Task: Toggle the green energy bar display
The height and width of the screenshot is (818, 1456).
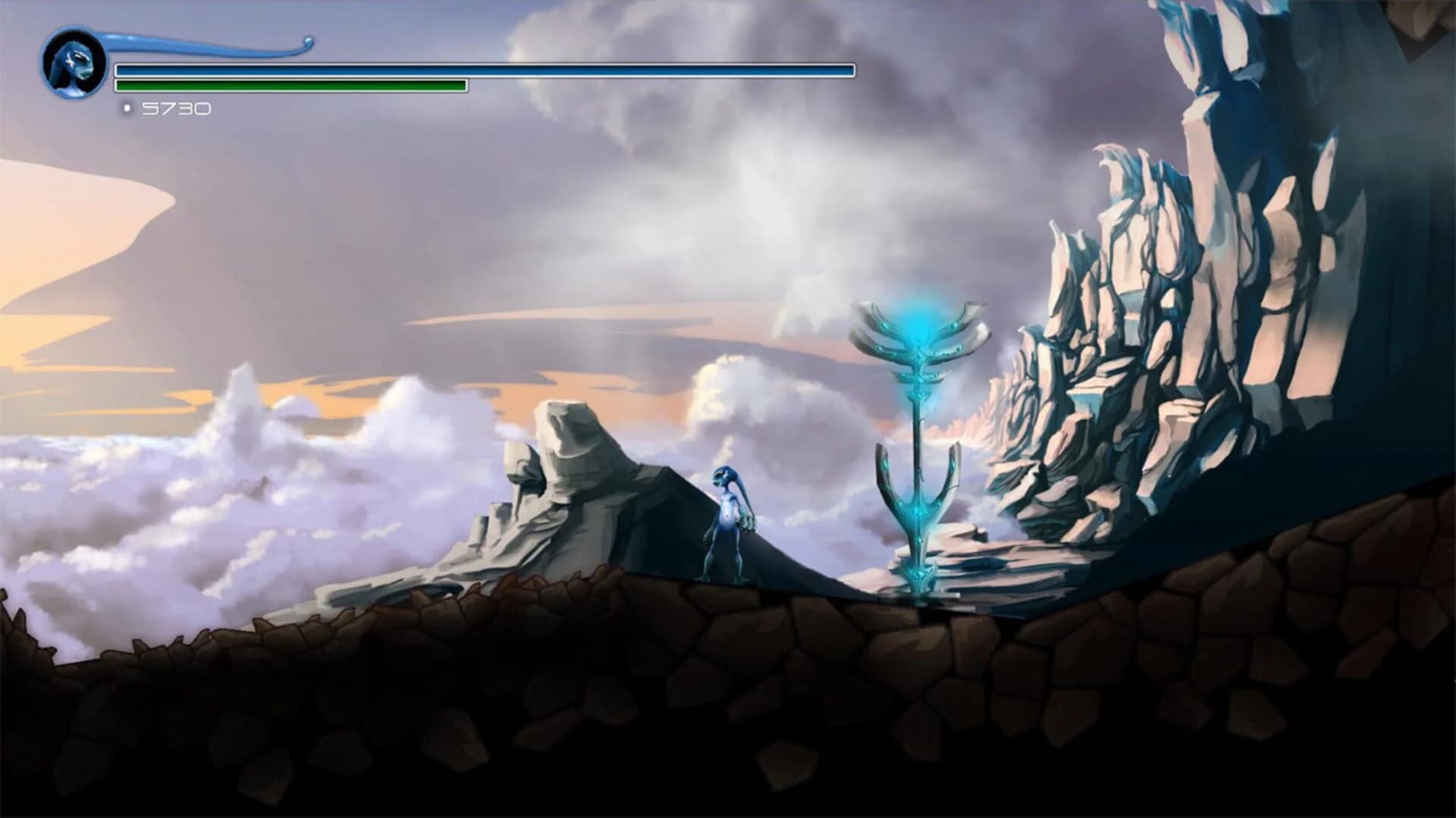Action: 292,86
